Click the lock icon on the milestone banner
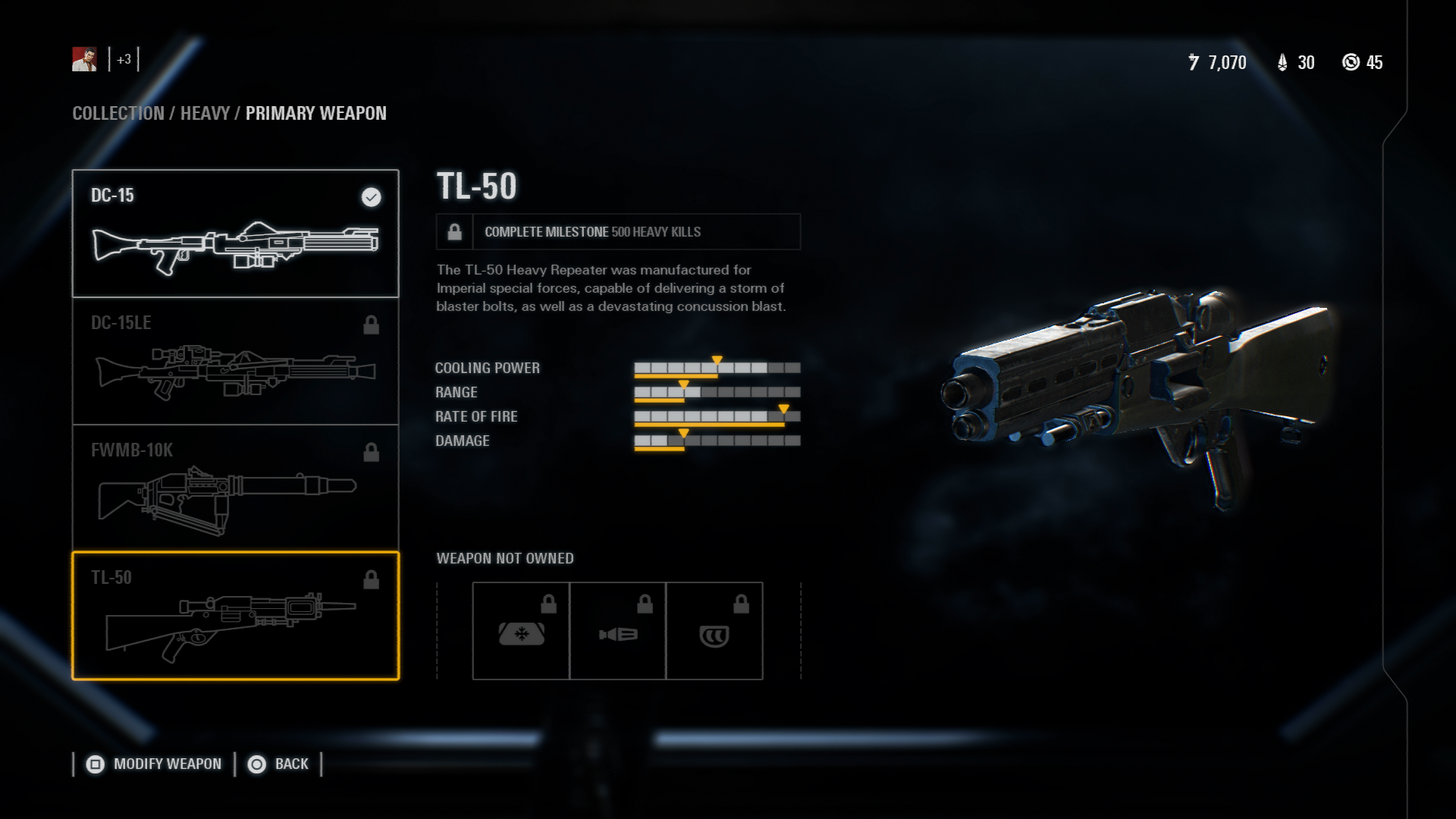Image resolution: width=1456 pixels, height=819 pixels. (454, 232)
